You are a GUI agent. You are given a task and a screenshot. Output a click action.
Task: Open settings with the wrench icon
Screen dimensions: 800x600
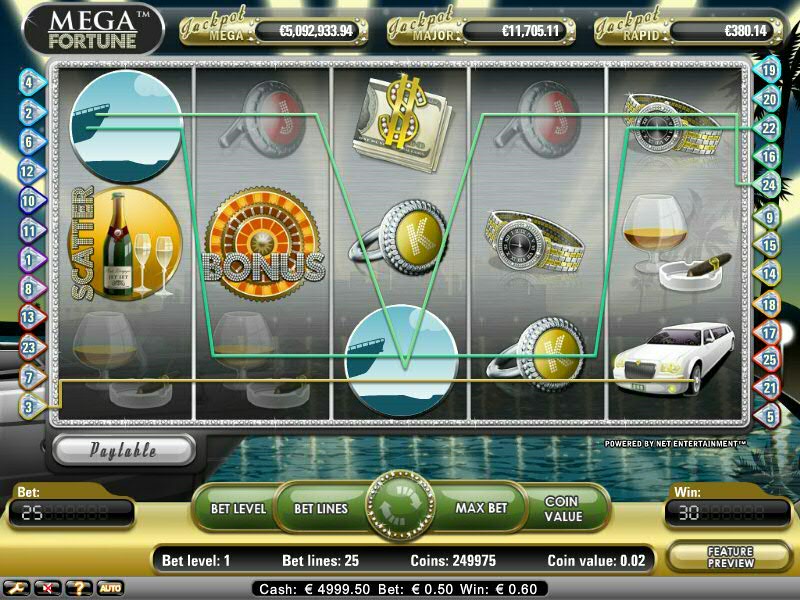[x=18, y=587]
